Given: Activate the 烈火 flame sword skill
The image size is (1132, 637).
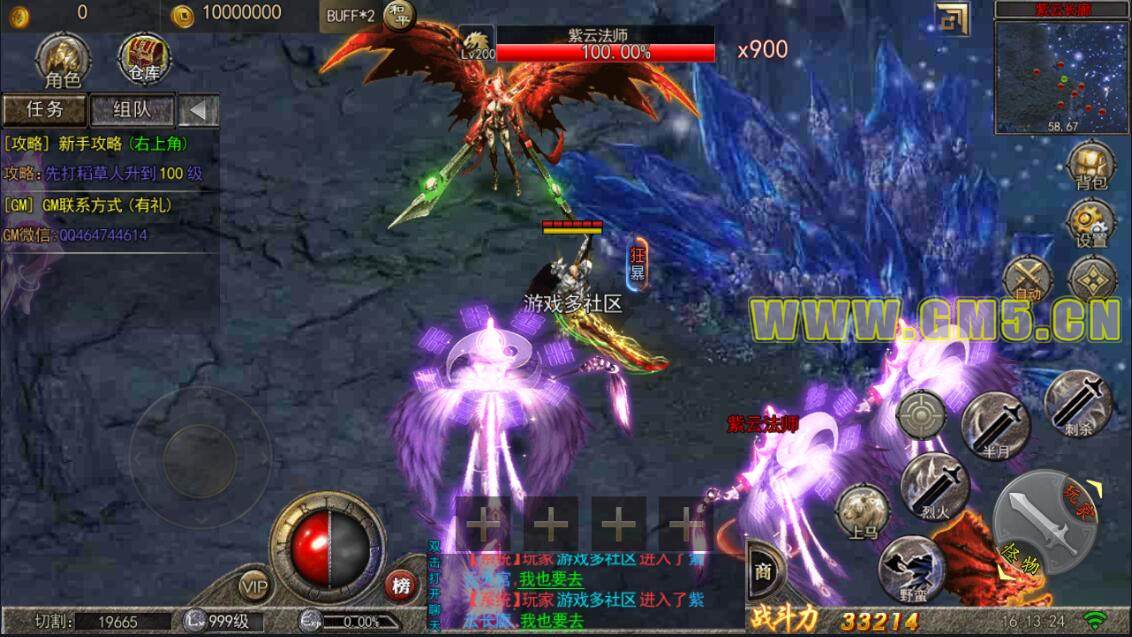Looking at the screenshot, I should [x=934, y=487].
